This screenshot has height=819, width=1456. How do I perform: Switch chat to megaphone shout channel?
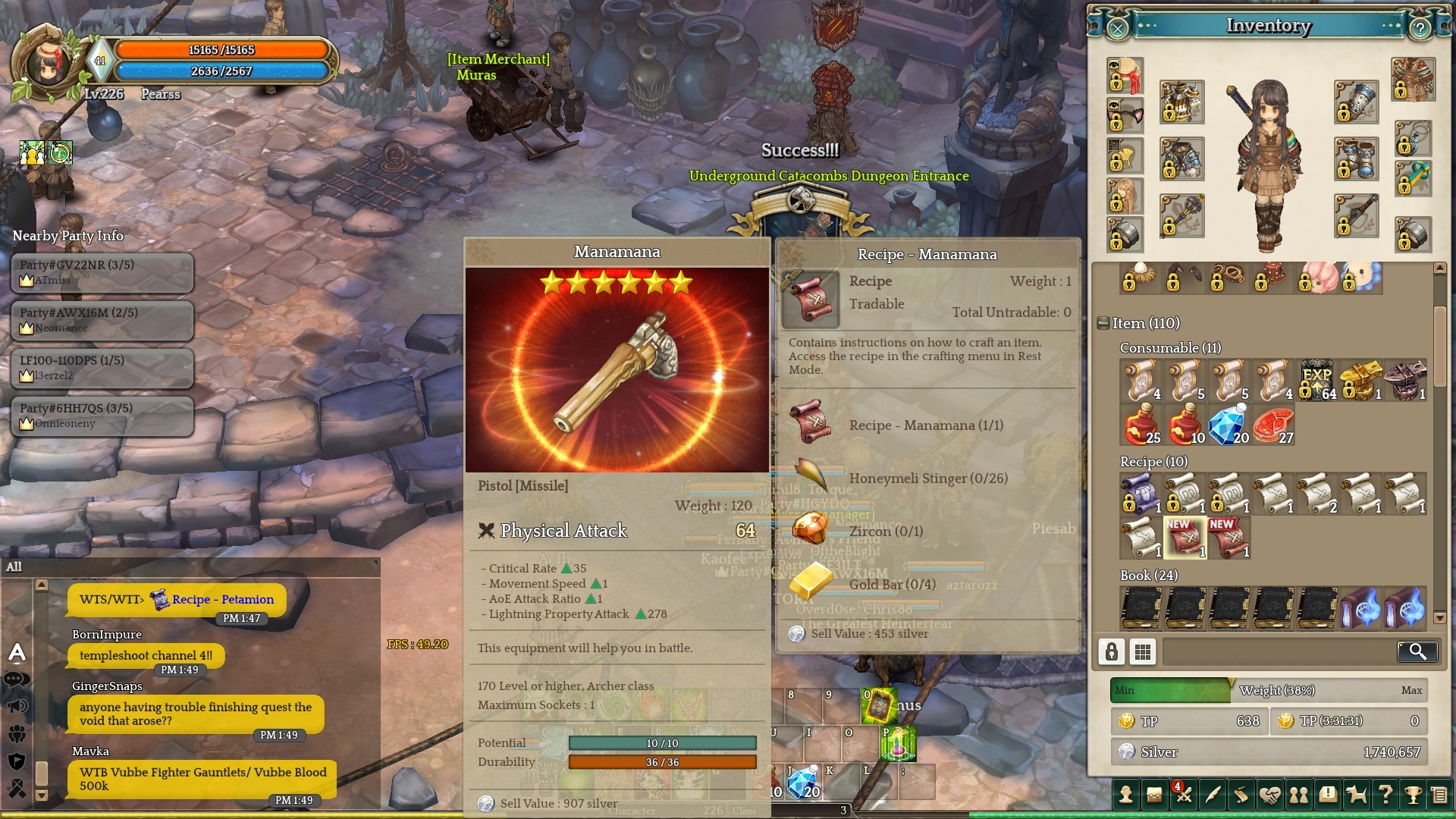pyautogui.click(x=17, y=707)
